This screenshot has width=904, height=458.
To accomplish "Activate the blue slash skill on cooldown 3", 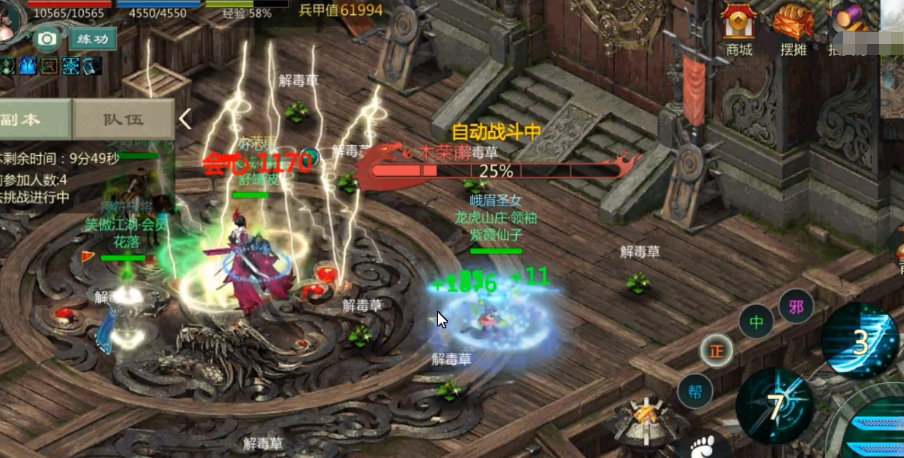I will tap(860, 341).
